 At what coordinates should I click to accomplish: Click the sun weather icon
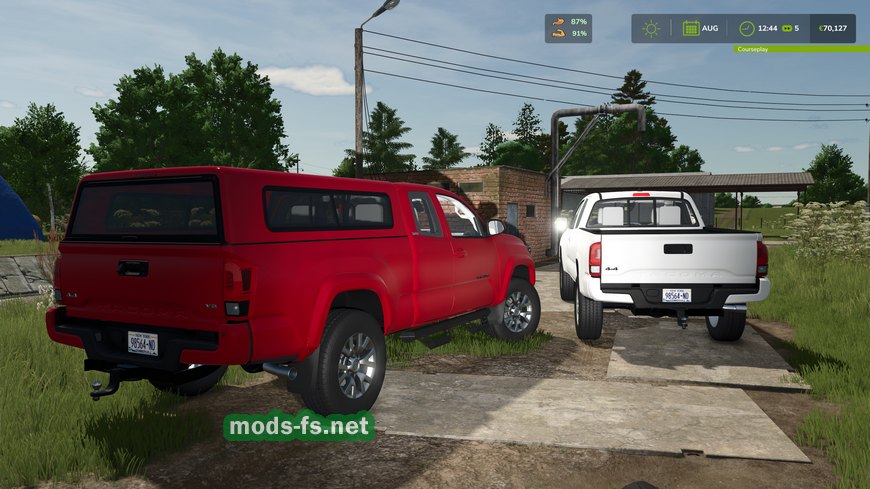point(651,28)
